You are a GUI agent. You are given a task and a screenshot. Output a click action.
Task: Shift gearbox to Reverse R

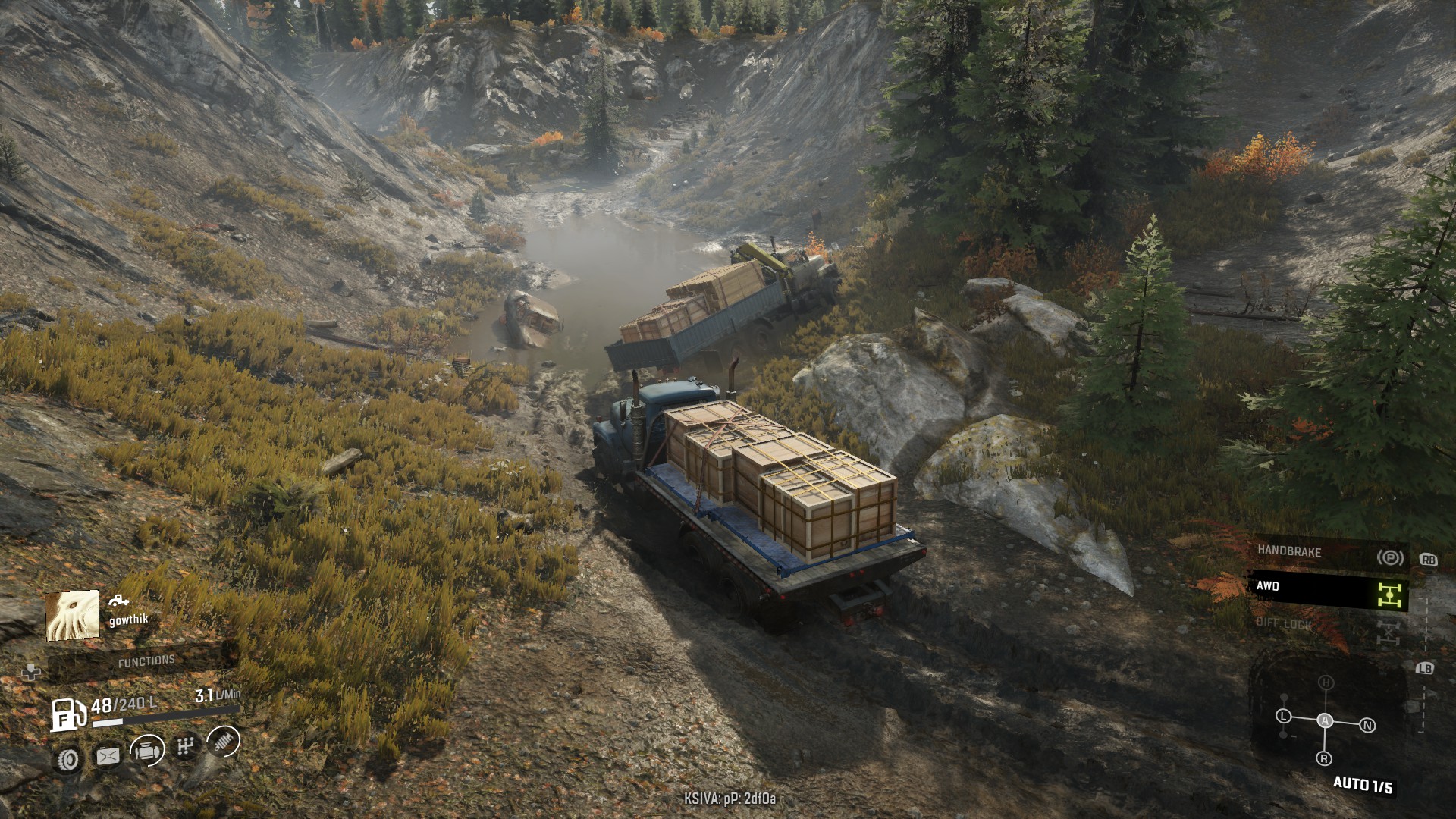point(1324,758)
